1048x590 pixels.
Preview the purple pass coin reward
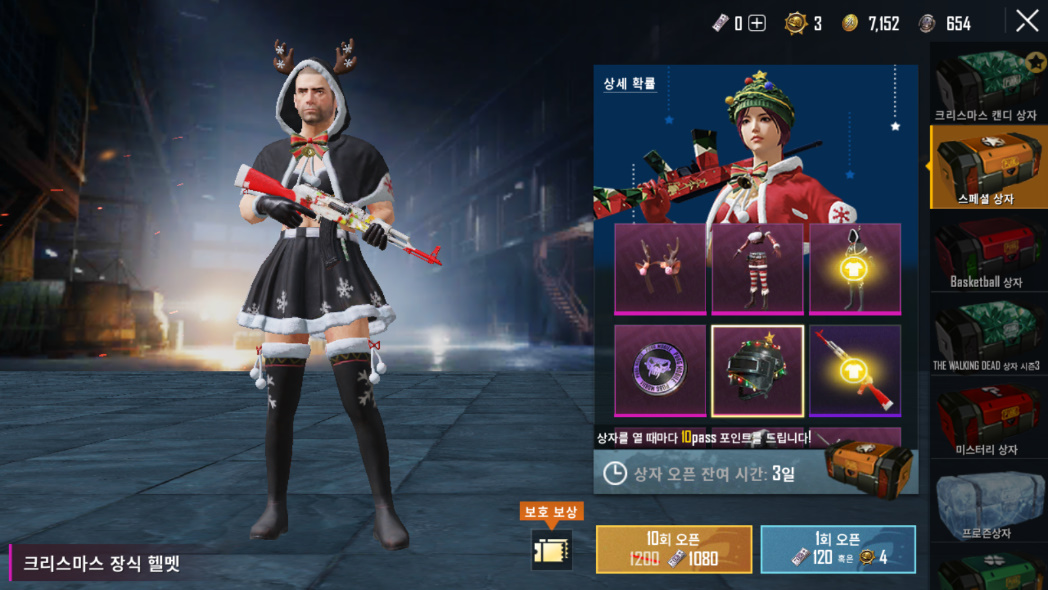coord(659,370)
